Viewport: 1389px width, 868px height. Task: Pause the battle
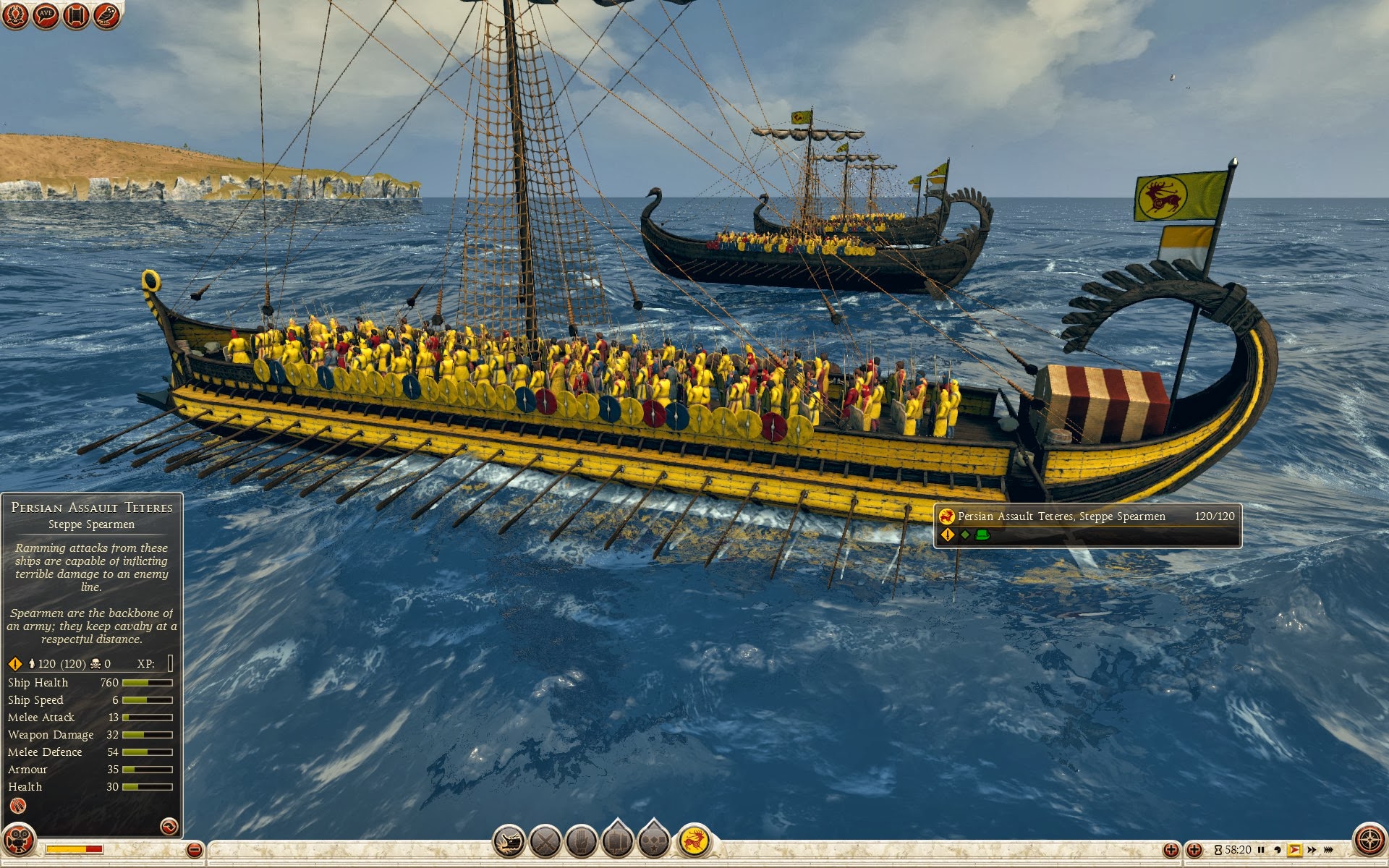[x=1261, y=850]
